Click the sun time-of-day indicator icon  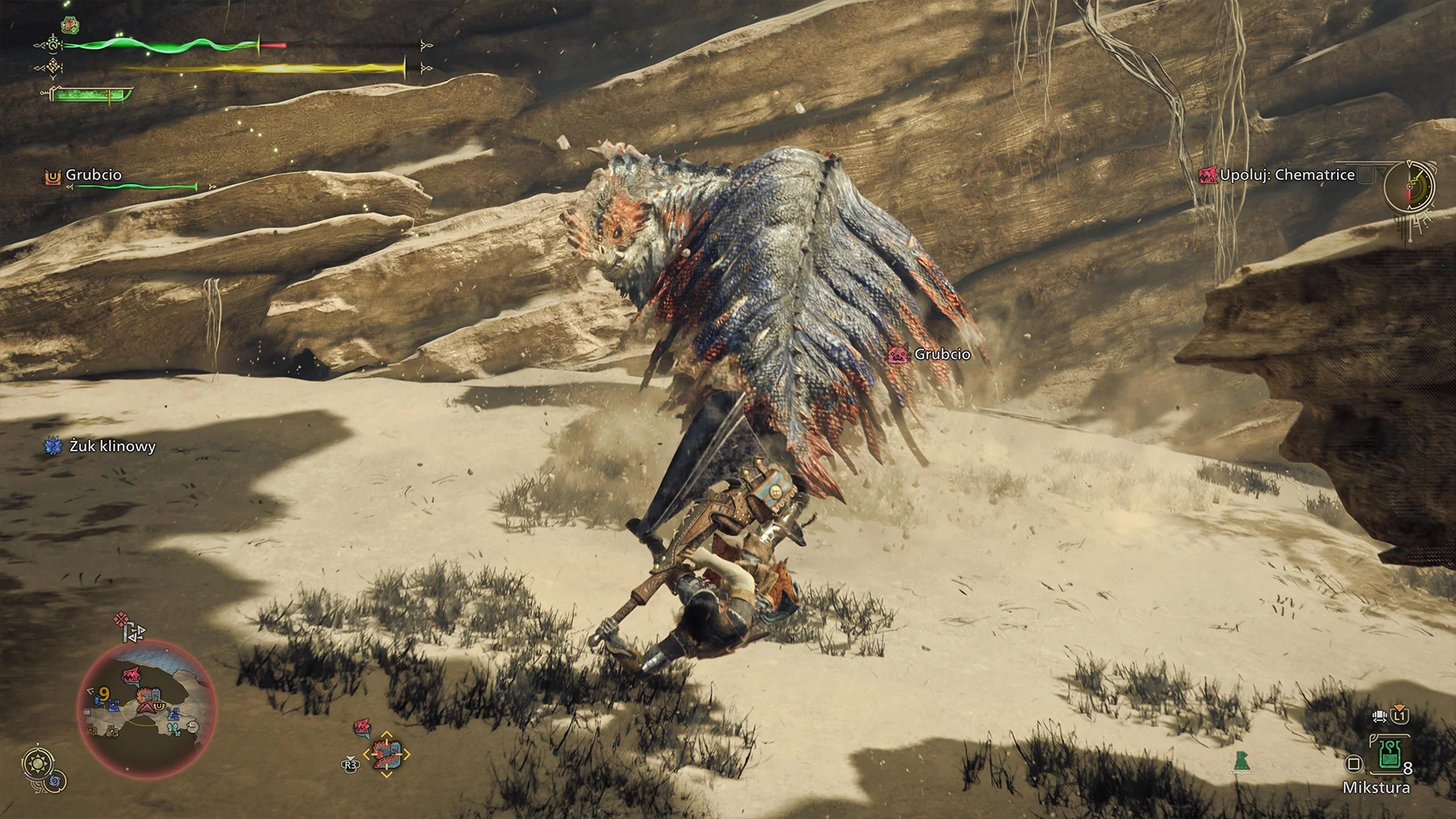pyautogui.click(x=38, y=762)
